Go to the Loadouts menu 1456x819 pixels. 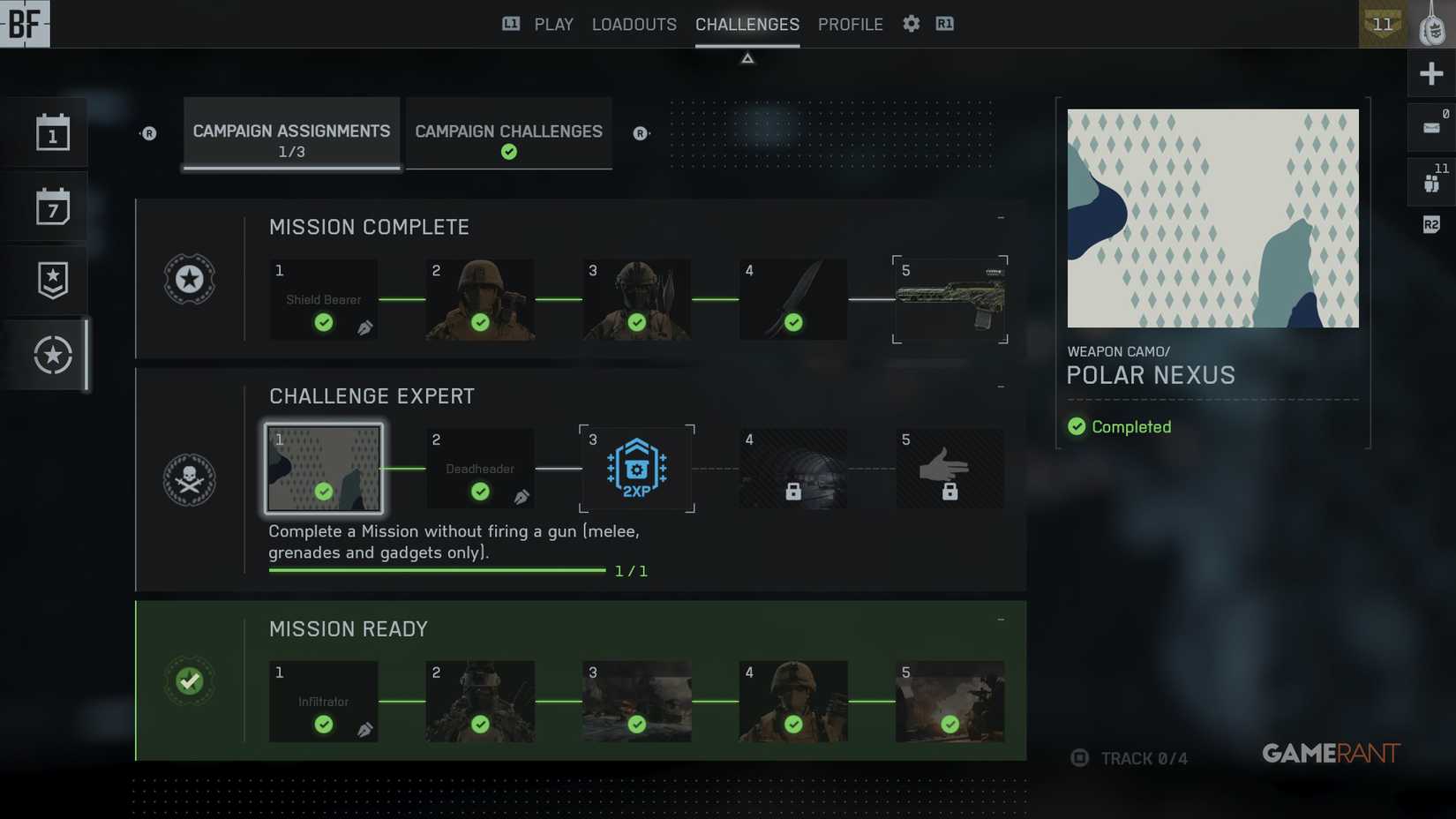point(634,24)
